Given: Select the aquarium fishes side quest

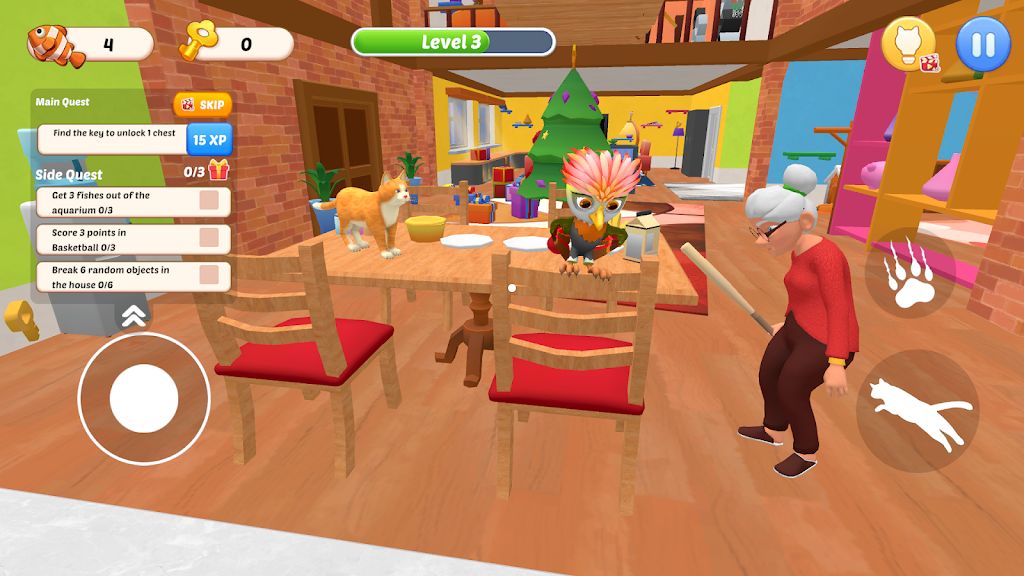Looking at the screenshot, I should pos(133,202).
